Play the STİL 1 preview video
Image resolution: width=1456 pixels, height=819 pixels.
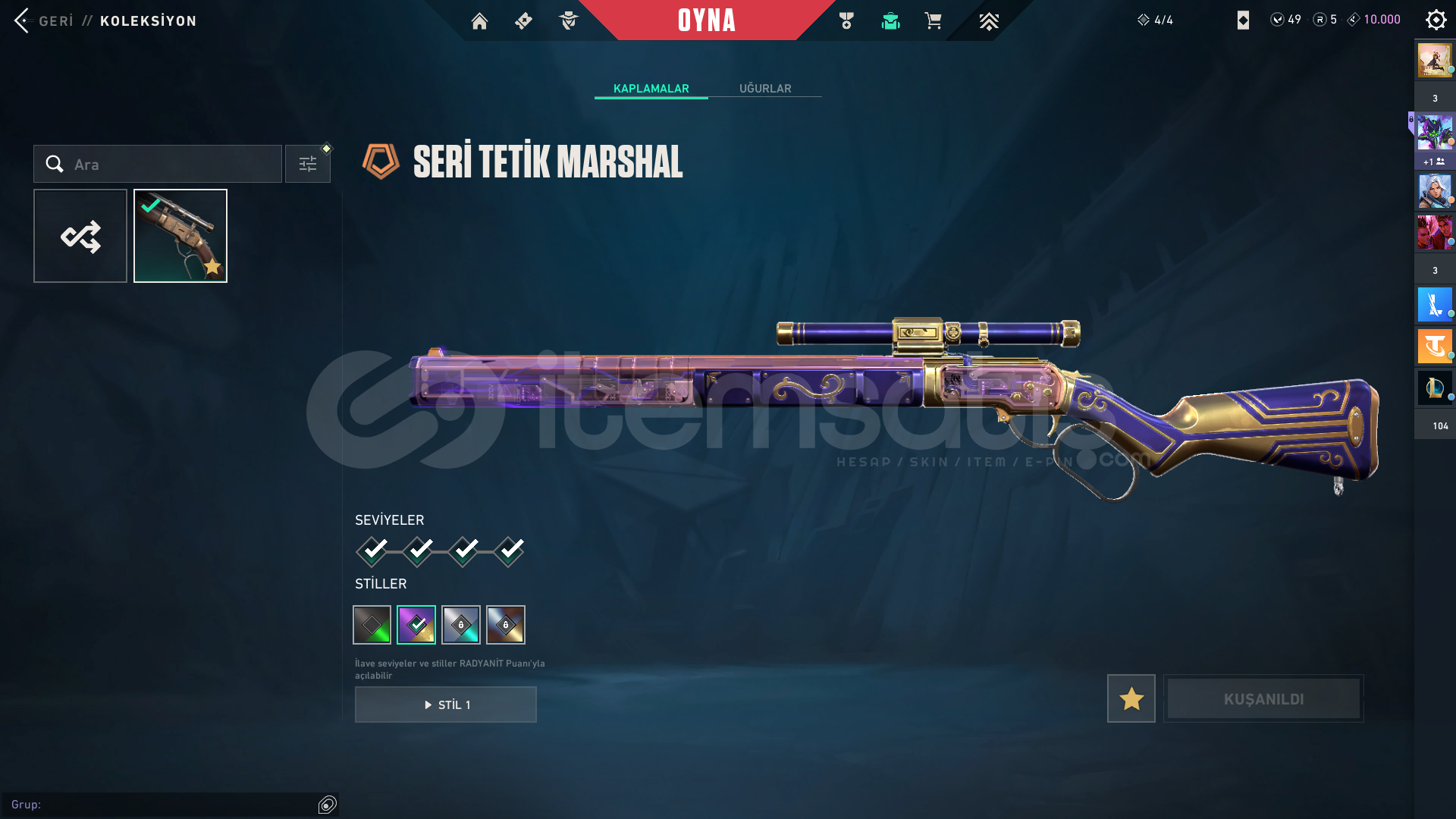tap(446, 704)
